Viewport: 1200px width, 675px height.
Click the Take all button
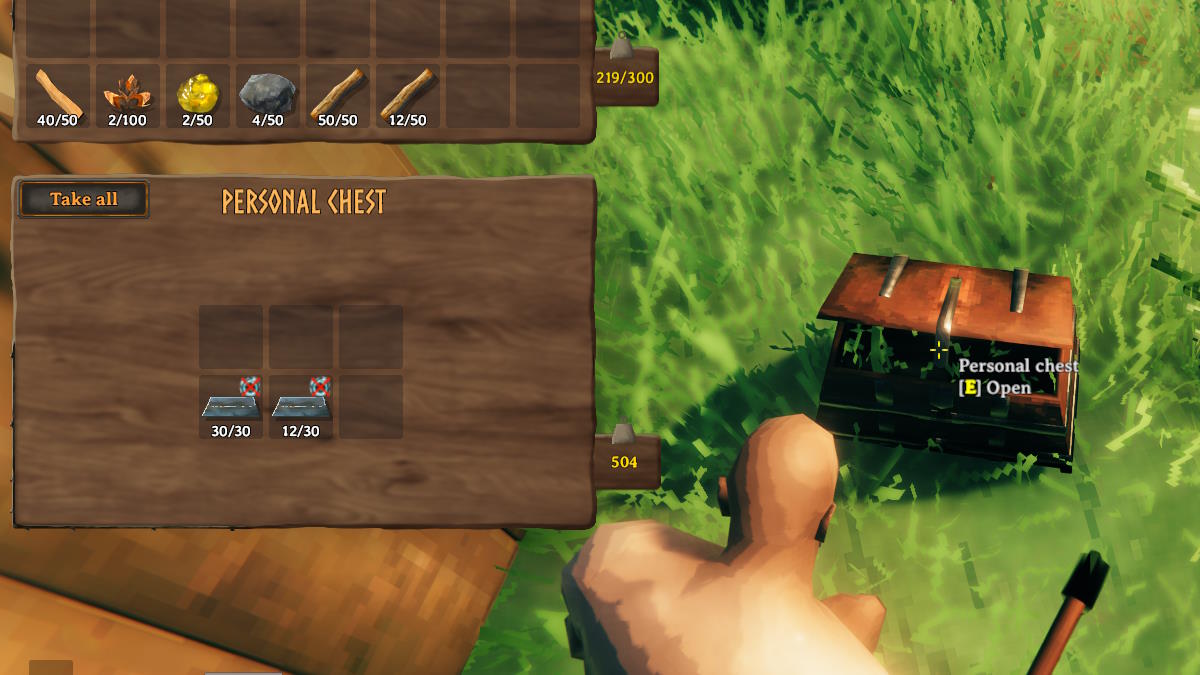[x=84, y=199]
